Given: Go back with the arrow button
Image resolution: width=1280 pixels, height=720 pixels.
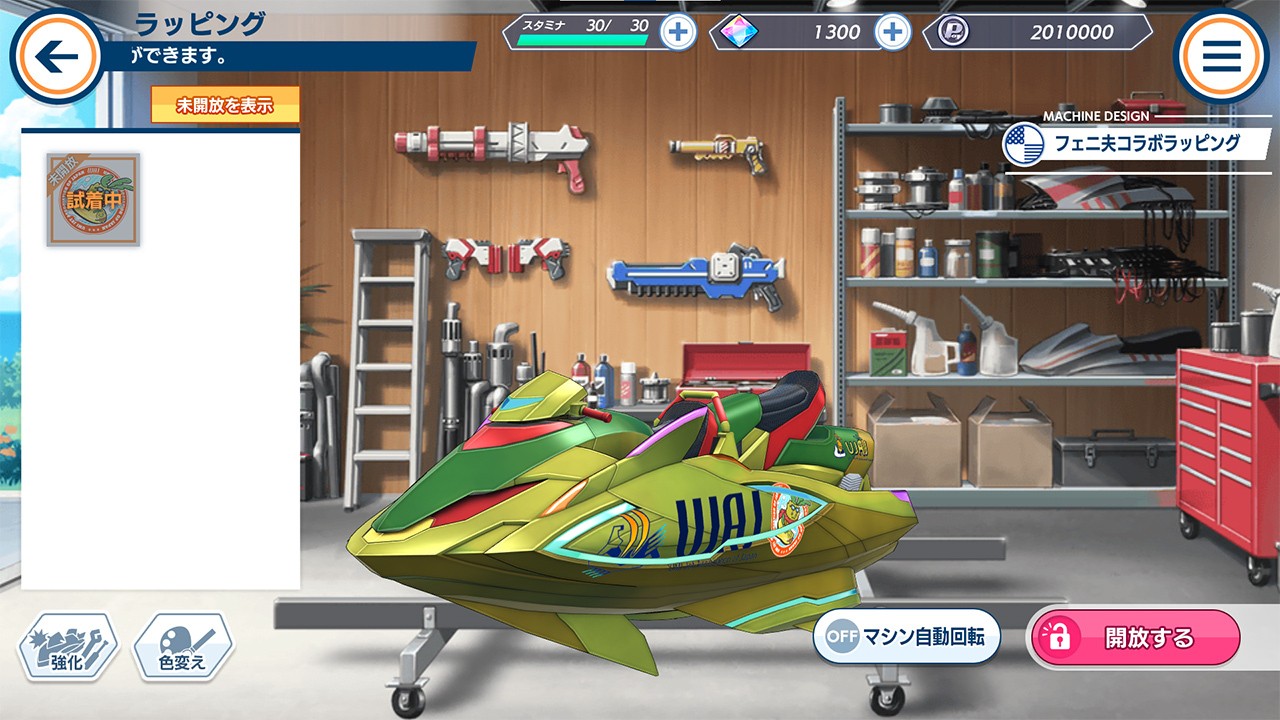Looking at the screenshot, I should pyautogui.click(x=56, y=56).
